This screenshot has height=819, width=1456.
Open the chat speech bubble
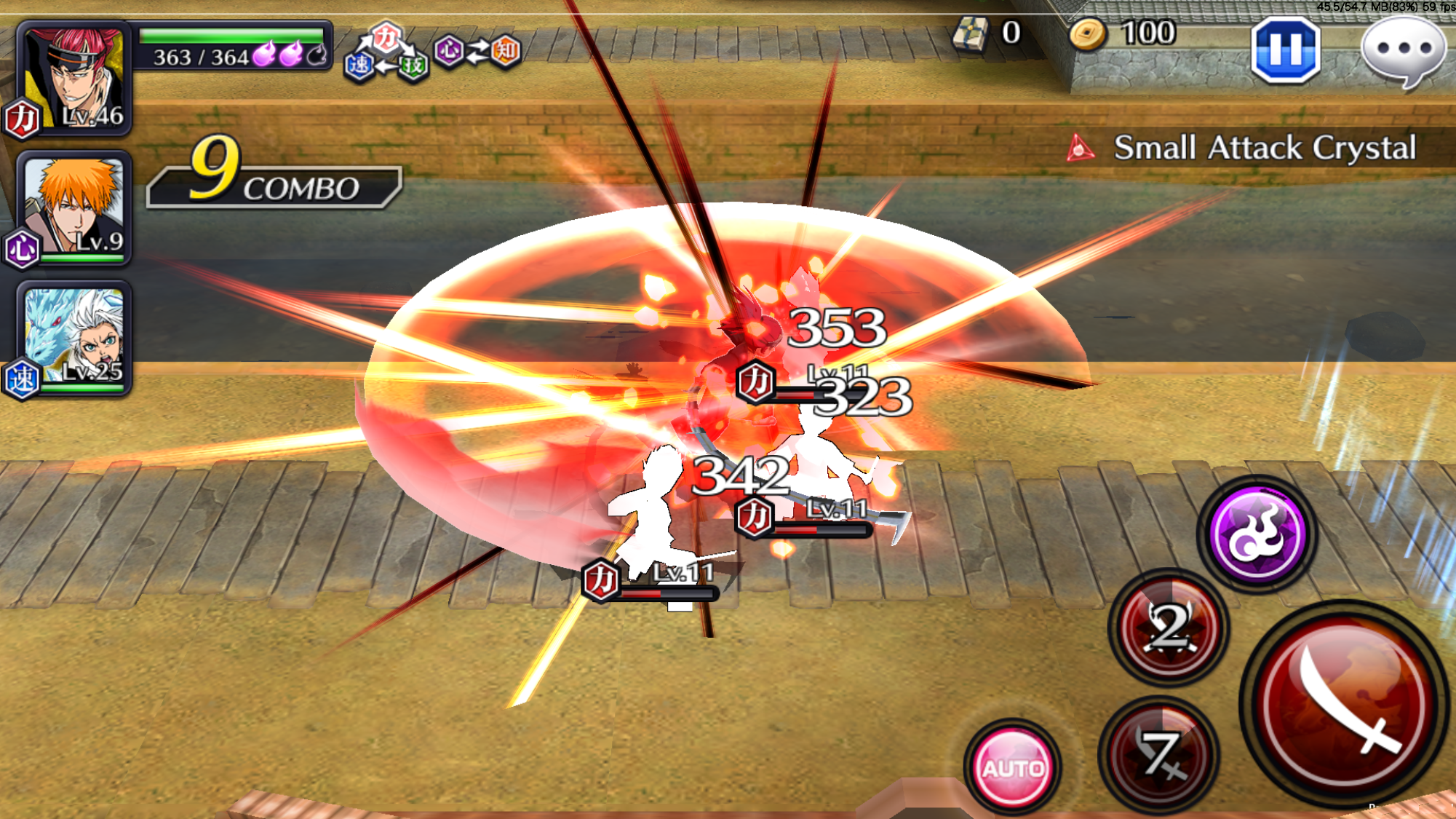[x=1403, y=50]
